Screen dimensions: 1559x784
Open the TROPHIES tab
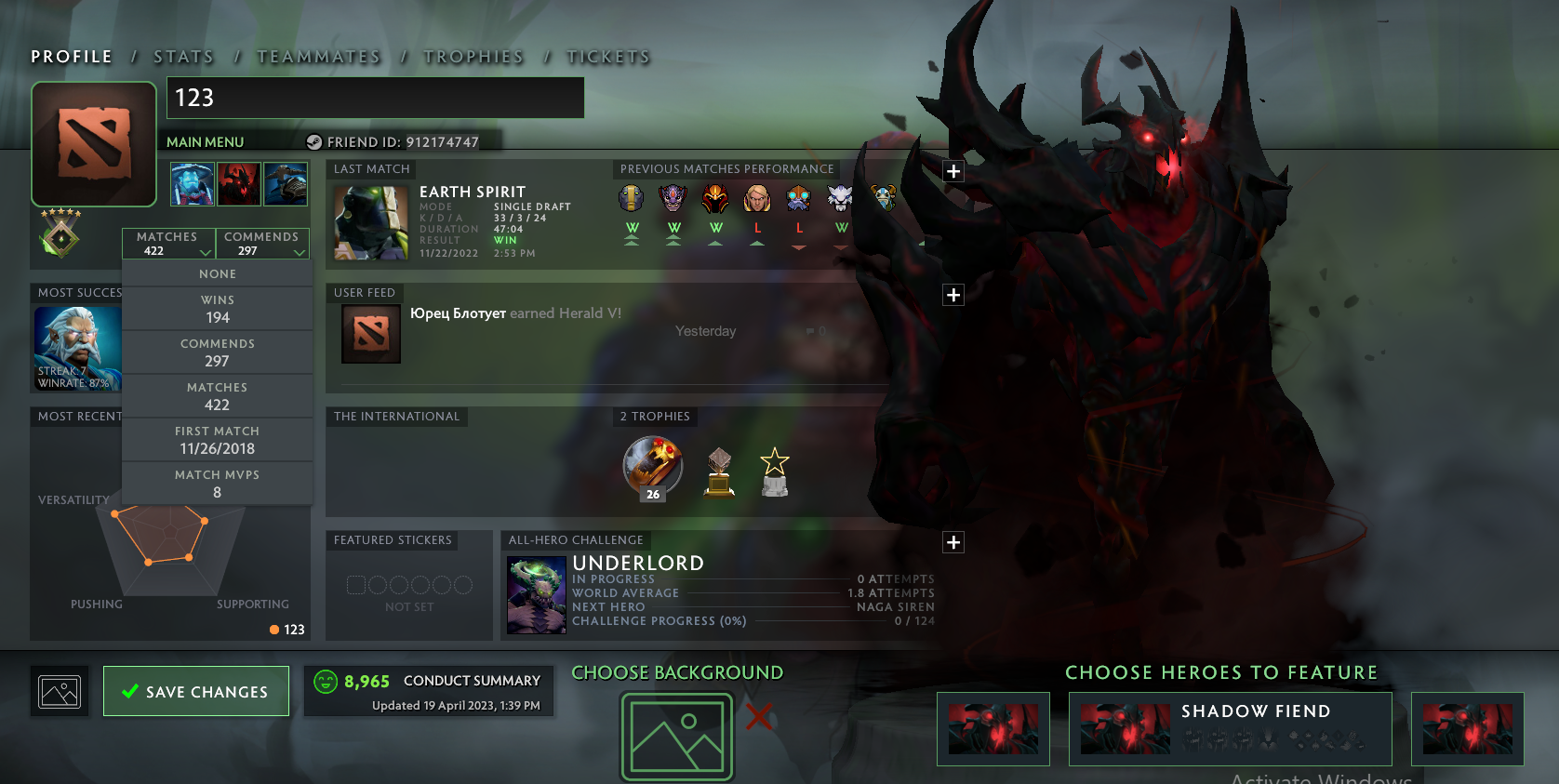473,56
